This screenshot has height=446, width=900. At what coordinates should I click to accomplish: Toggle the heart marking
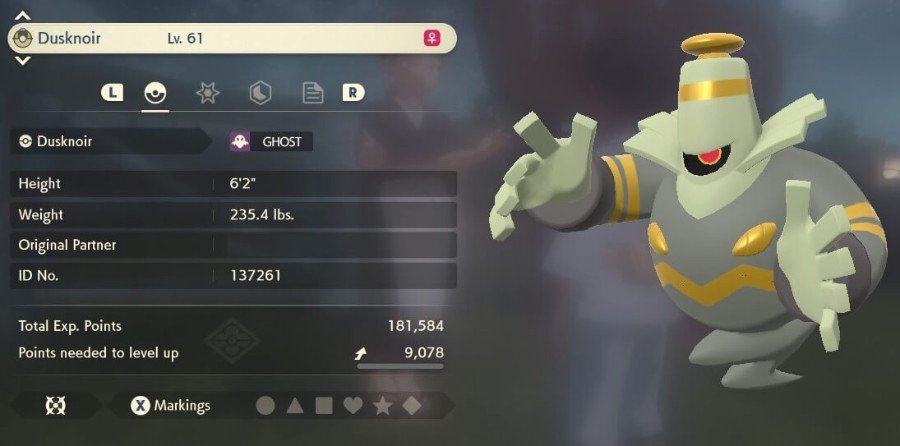point(353,406)
